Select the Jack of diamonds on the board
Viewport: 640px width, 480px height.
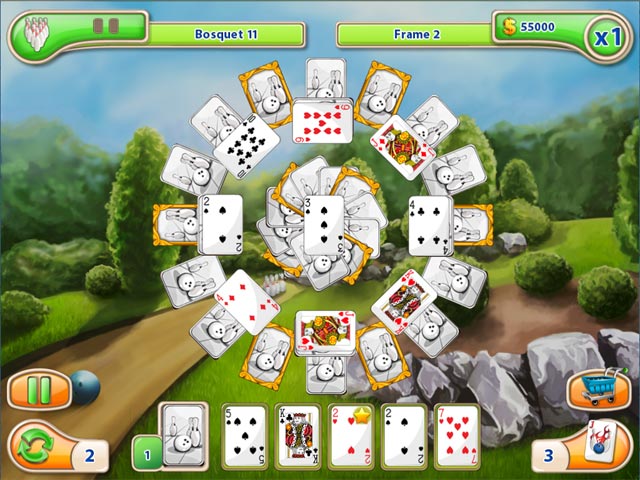tap(402, 146)
